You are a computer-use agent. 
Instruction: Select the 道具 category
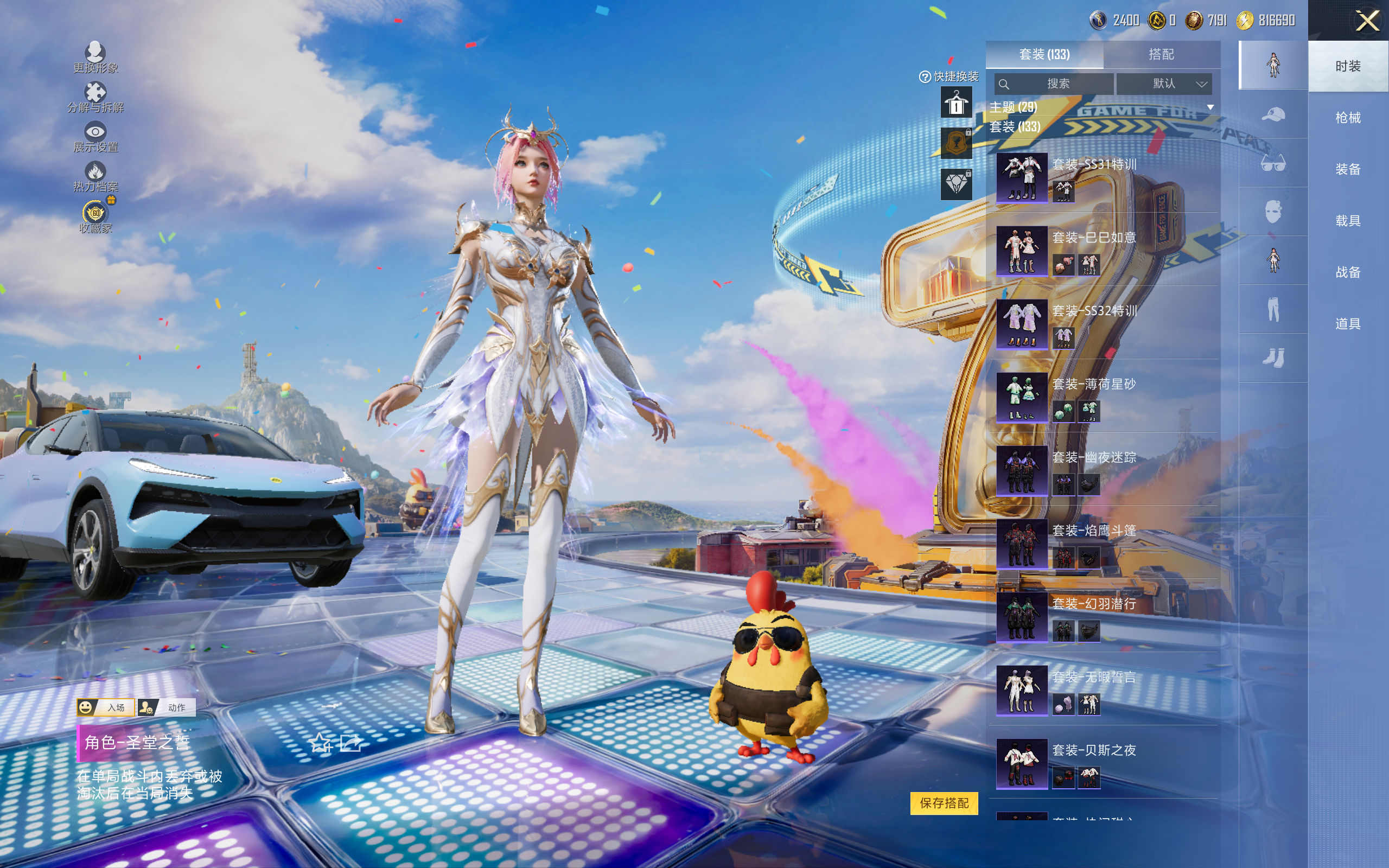(x=1348, y=324)
